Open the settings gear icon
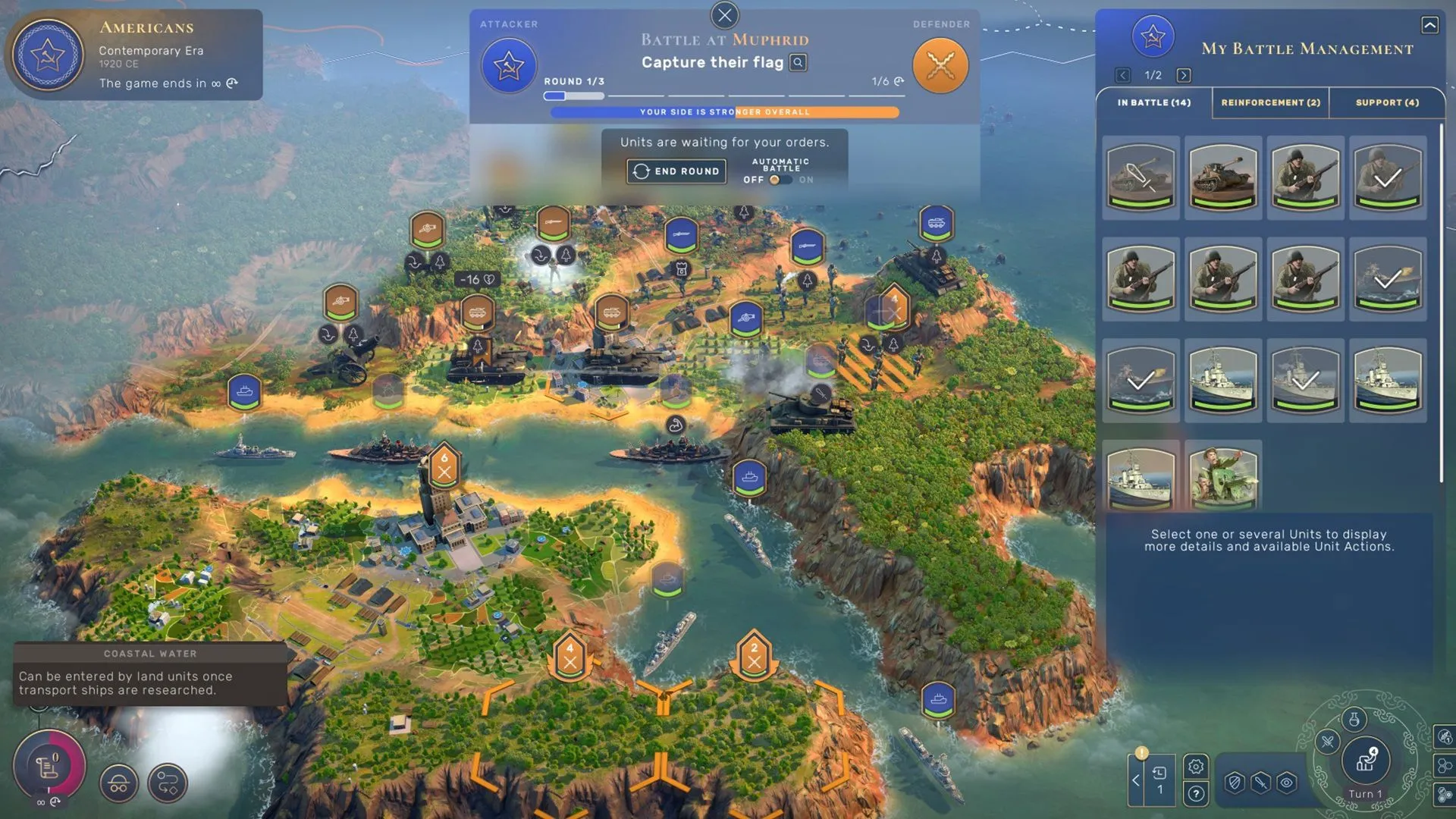The width and height of the screenshot is (1456, 819). [x=1196, y=767]
